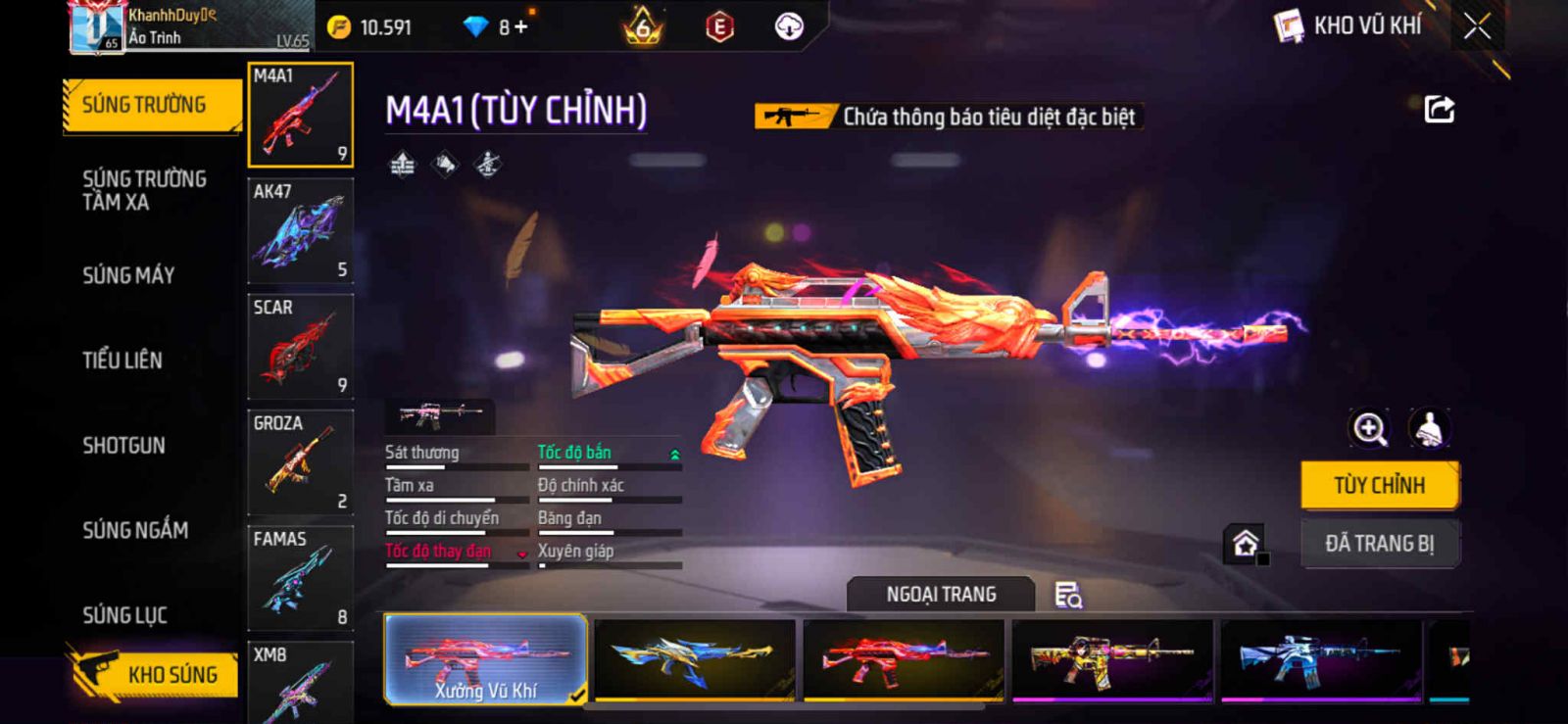Screen dimensions: 1568x724
Task: Click the KHO SÚNG button
Action: pyautogui.click(x=155, y=674)
